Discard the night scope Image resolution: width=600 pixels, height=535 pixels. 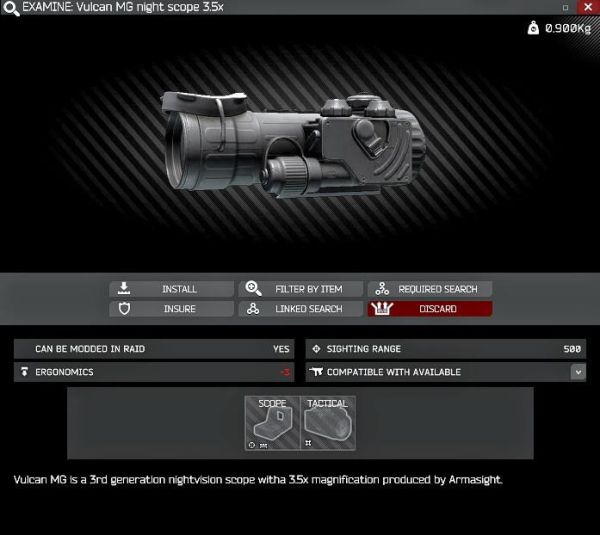point(430,309)
